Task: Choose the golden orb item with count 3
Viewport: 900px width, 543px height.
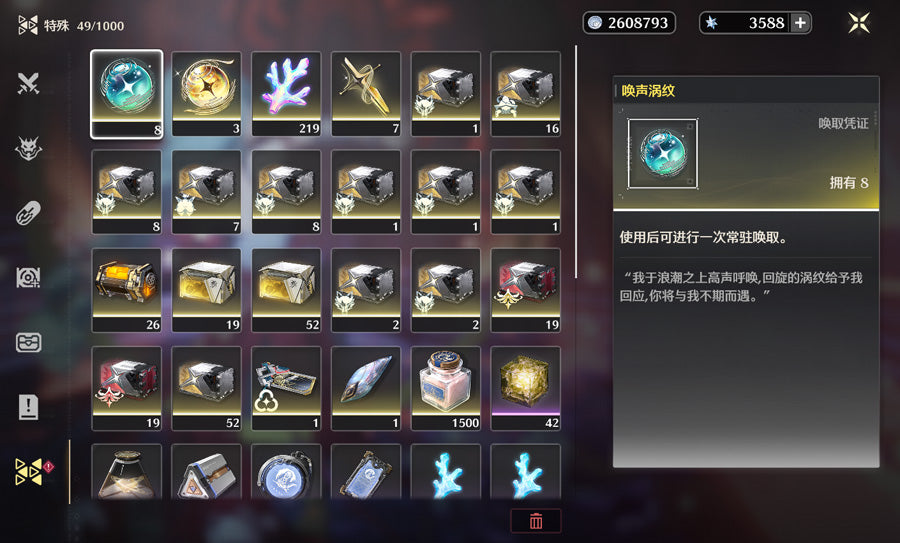Action: tap(206, 93)
